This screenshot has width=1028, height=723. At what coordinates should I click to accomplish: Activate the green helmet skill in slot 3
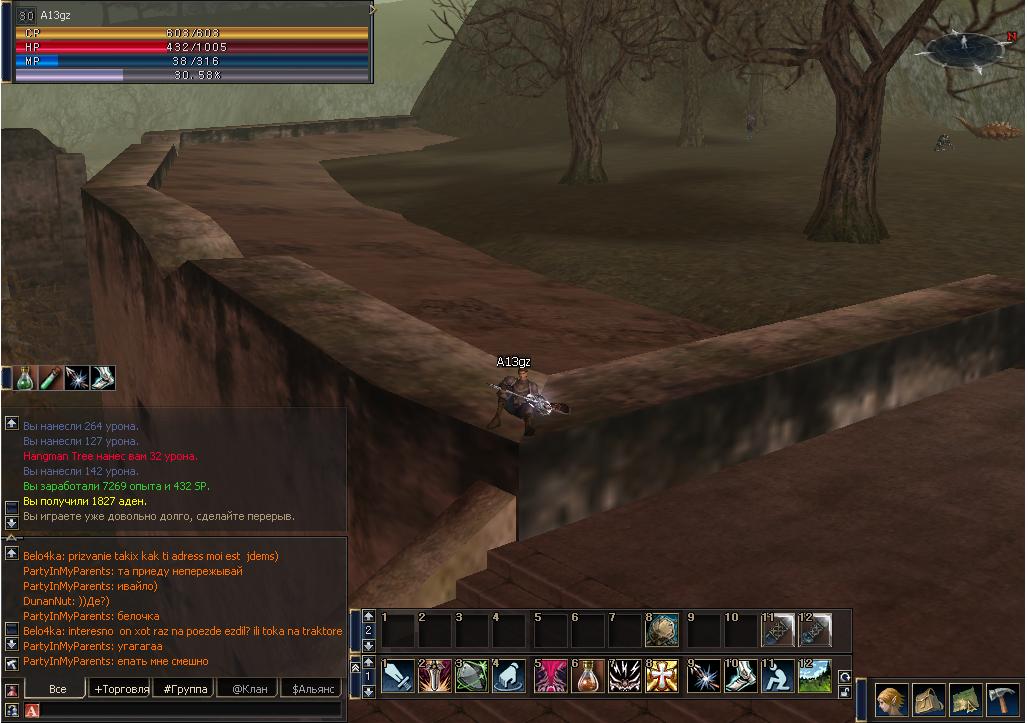point(471,676)
